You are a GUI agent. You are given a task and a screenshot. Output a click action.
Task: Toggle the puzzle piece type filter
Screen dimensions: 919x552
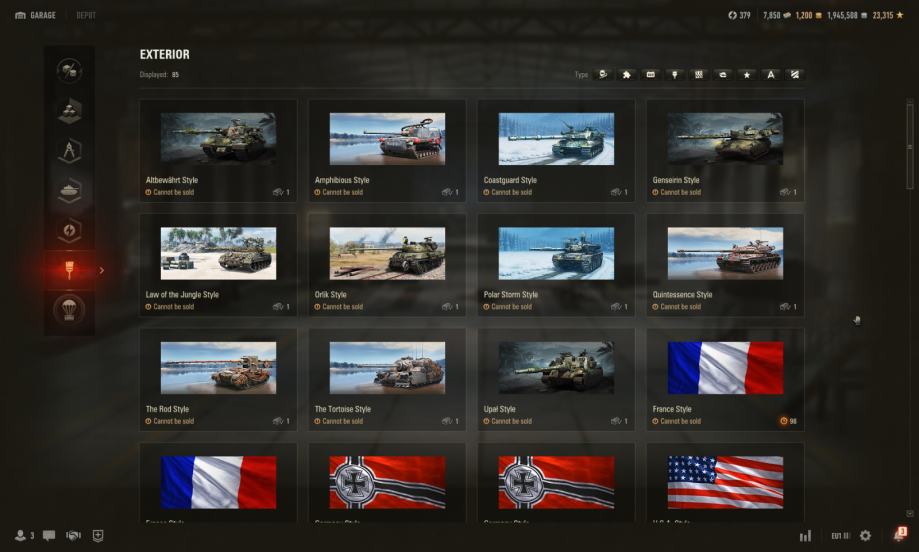pos(627,74)
